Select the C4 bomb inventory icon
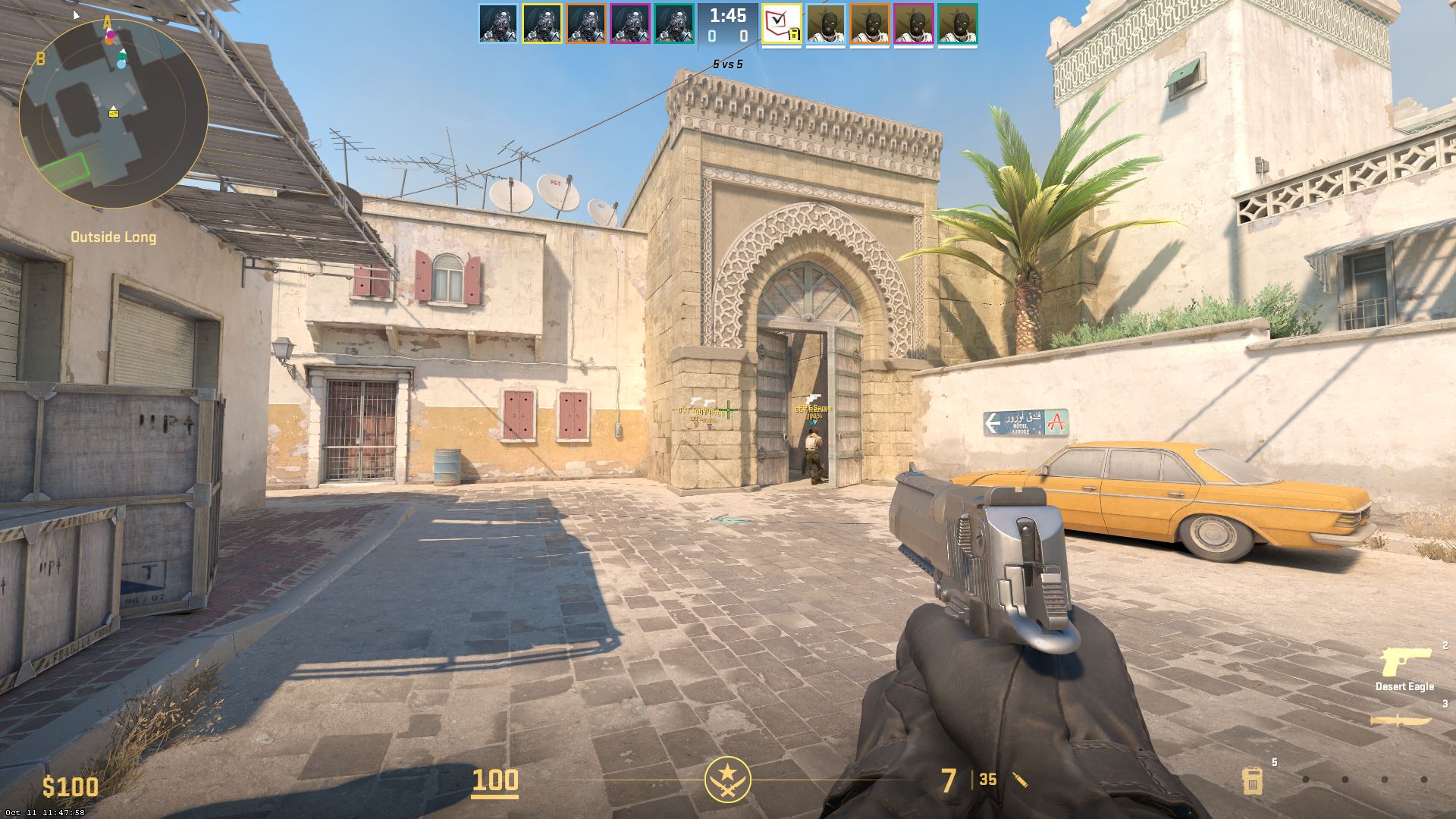 pyautogui.click(x=1251, y=780)
